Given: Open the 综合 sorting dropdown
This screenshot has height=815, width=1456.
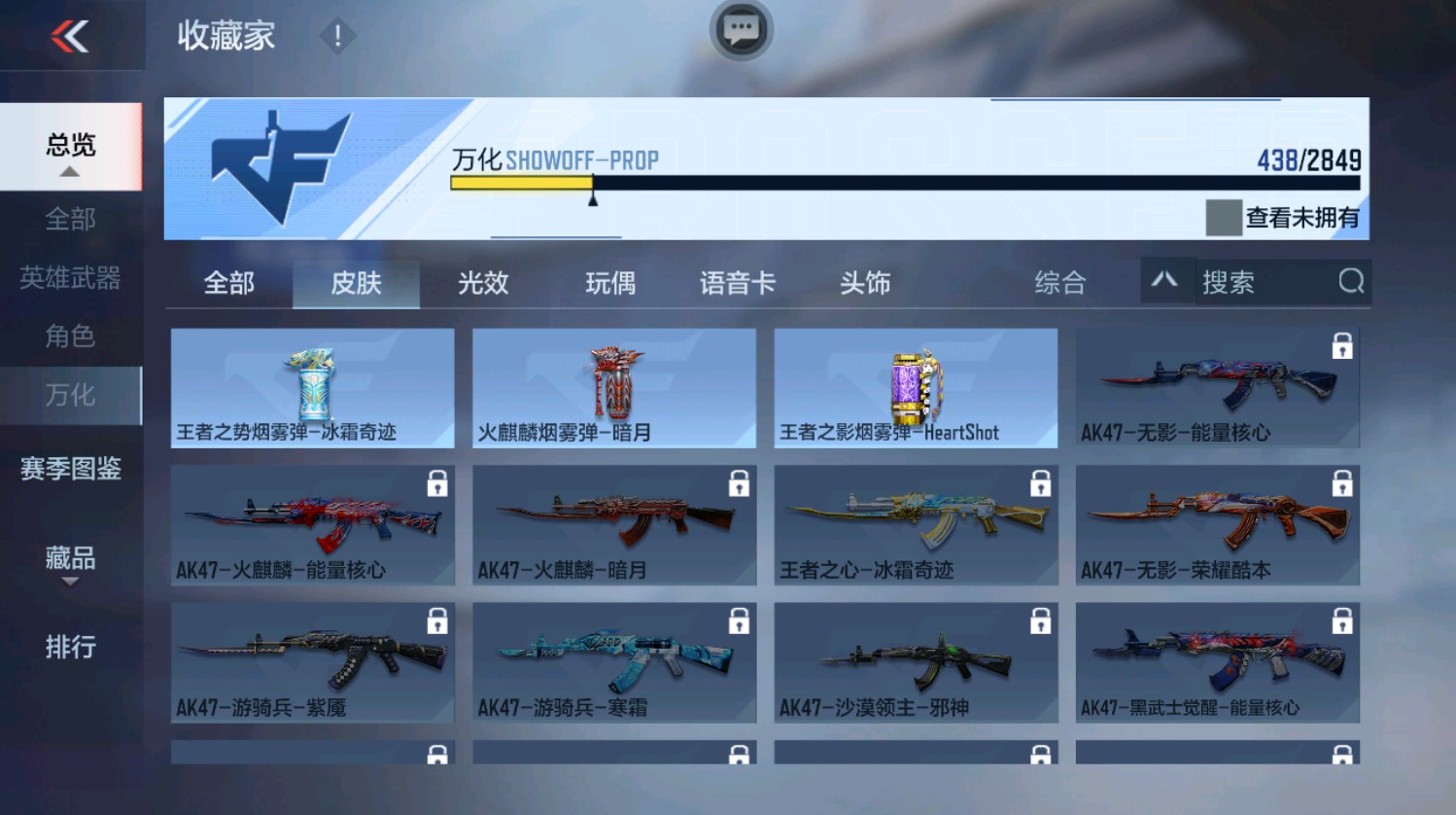Looking at the screenshot, I should click(x=1061, y=282).
